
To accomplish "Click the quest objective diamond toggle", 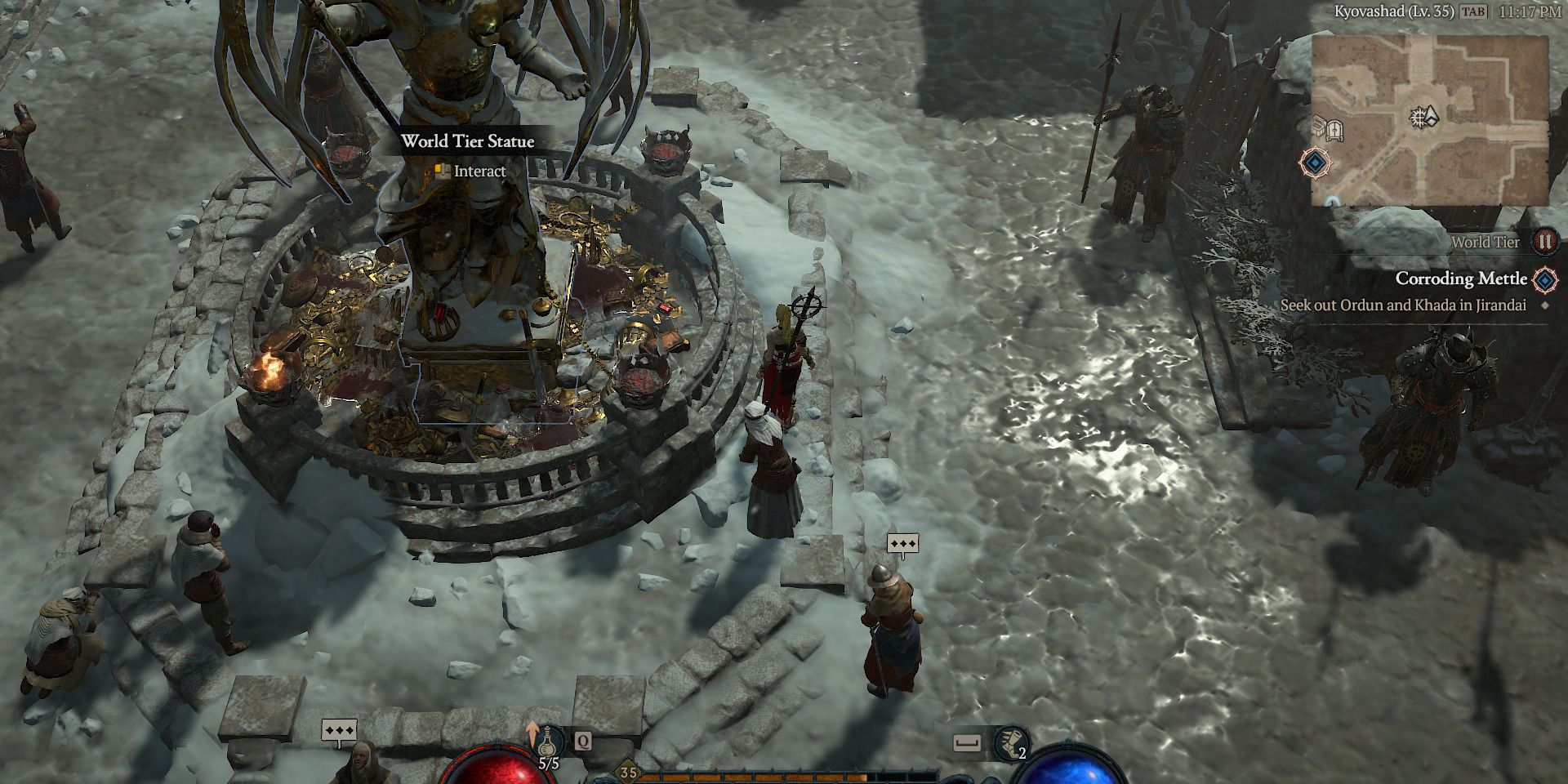I will coord(1543,305).
